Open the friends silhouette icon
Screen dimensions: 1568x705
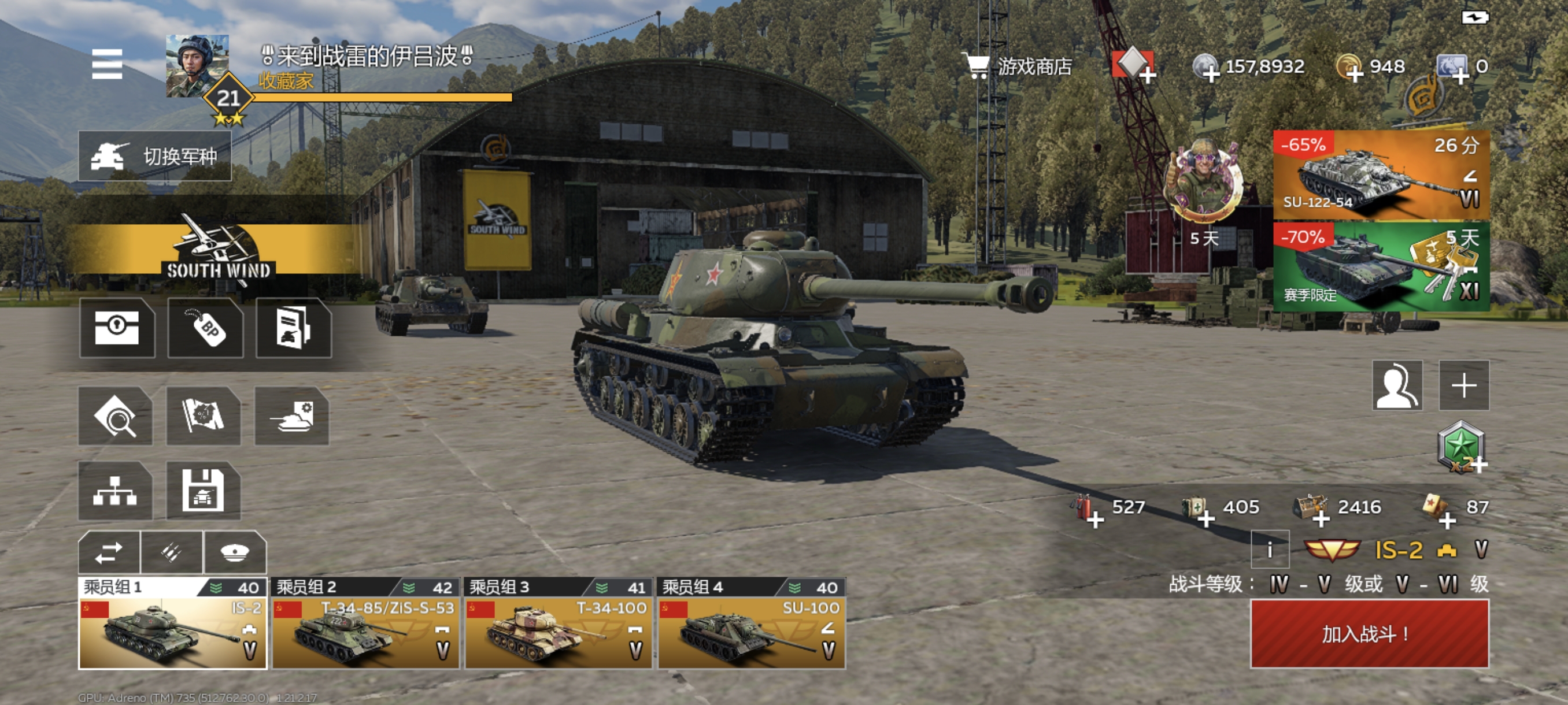tap(1397, 385)
